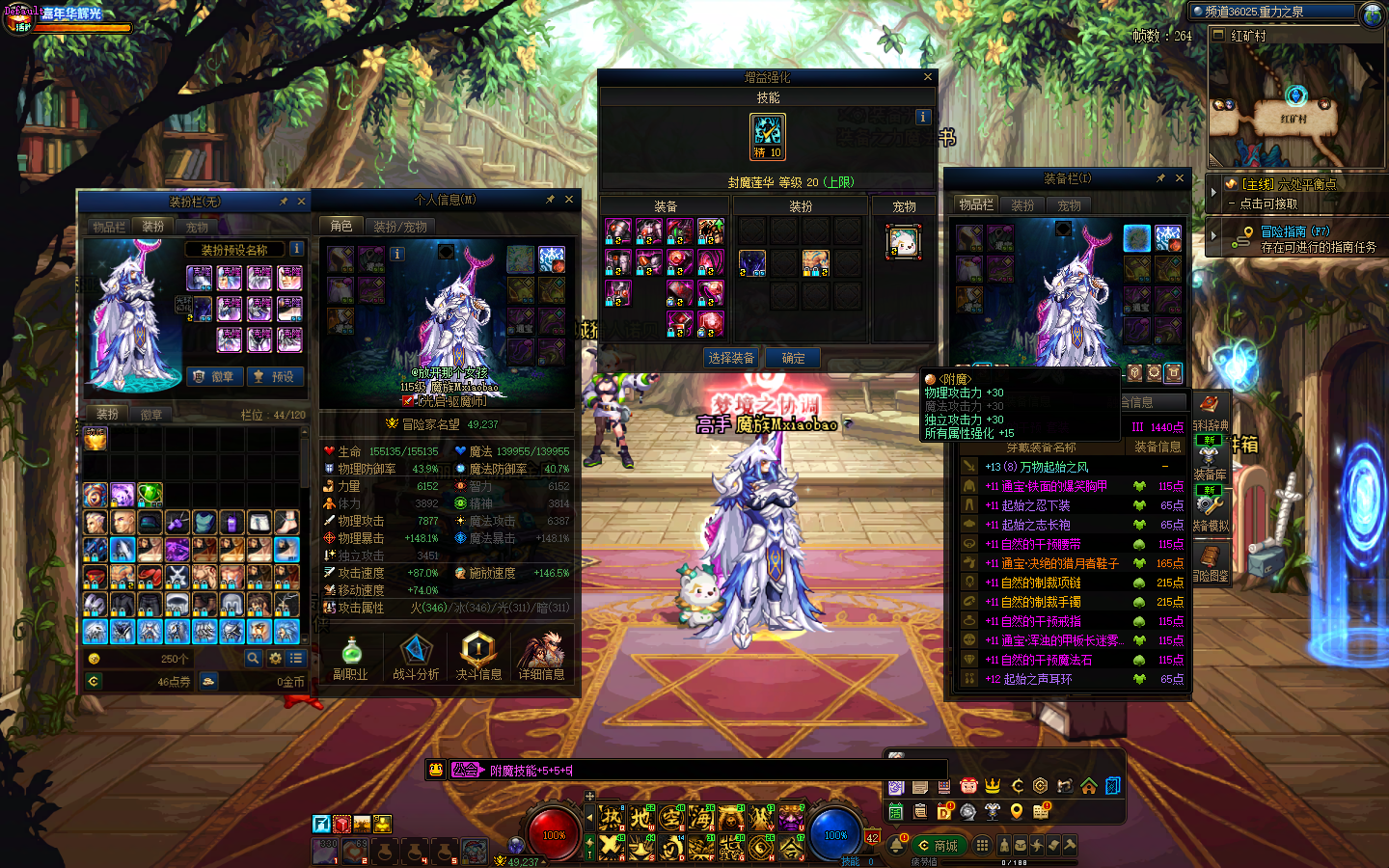Confirm with the 确定 button
The height and width of the screenshot is (868, 1389).
[x=794, y=358]
